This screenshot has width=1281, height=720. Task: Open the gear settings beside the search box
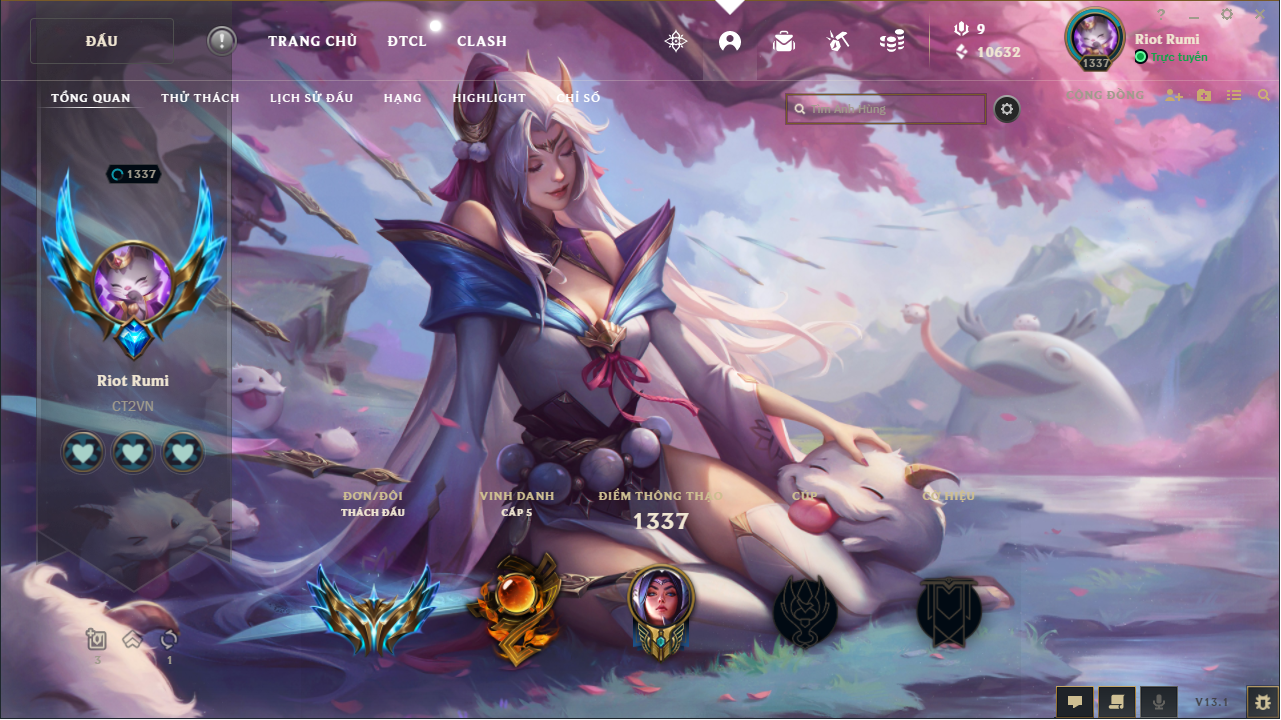1007,109
